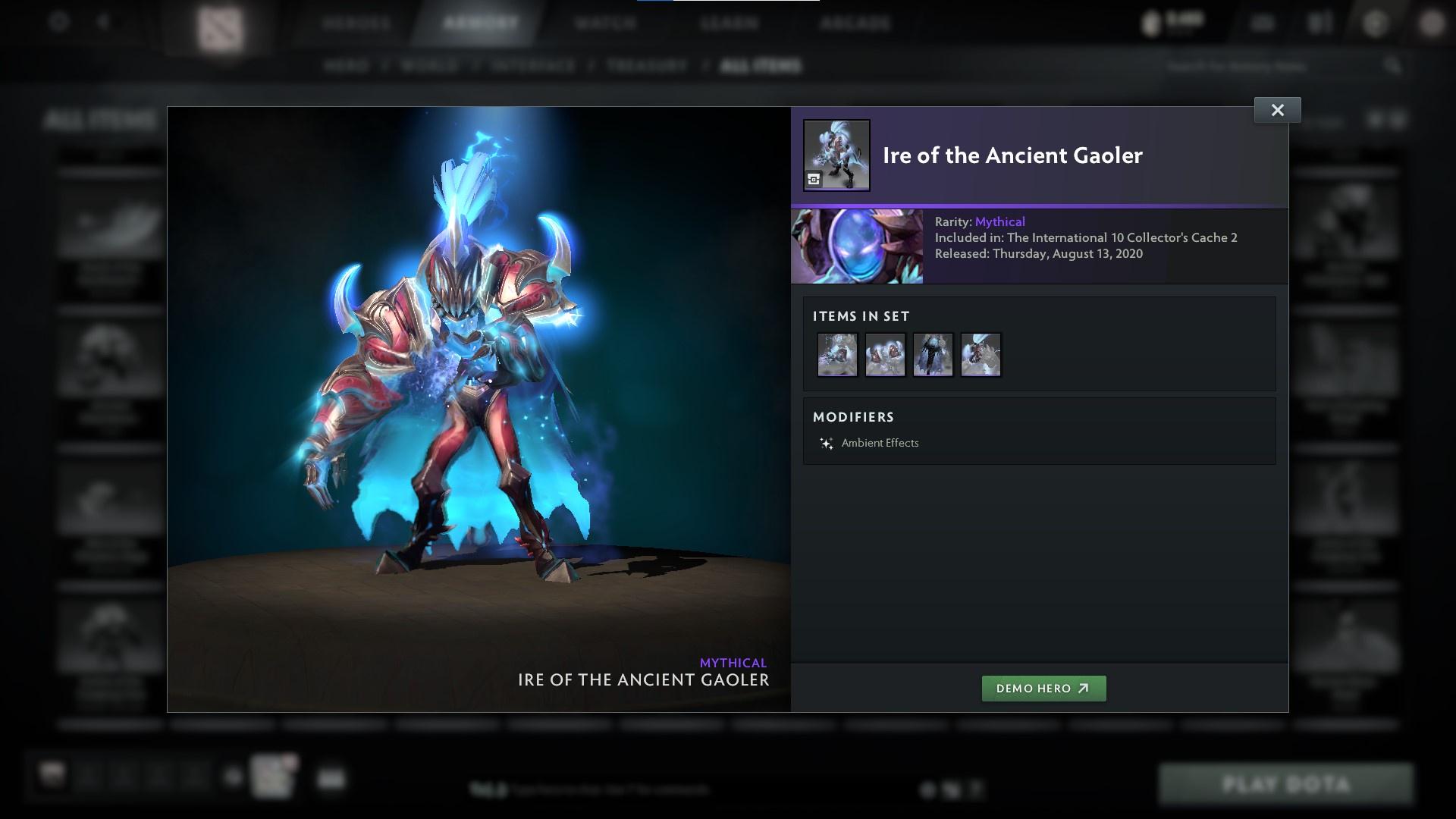The width and height of the screenshot is (1456, 819).
Task: Click the Mythical rarity label
Action: click(x=1000, y=221)
